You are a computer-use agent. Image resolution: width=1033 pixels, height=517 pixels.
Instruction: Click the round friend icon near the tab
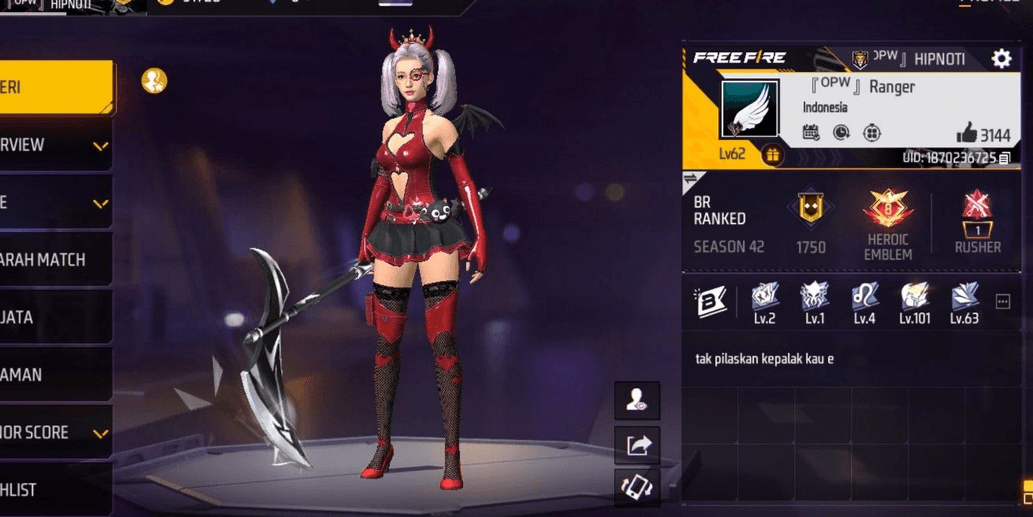tap(154, 81)
